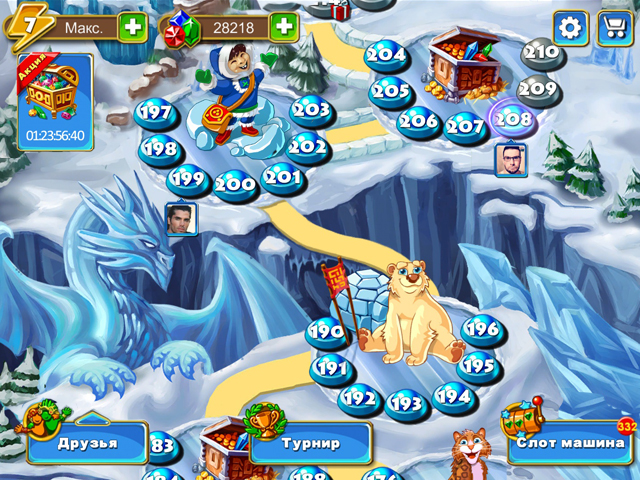Select level 200 node

pyautogui.click(x=236, y=185)
